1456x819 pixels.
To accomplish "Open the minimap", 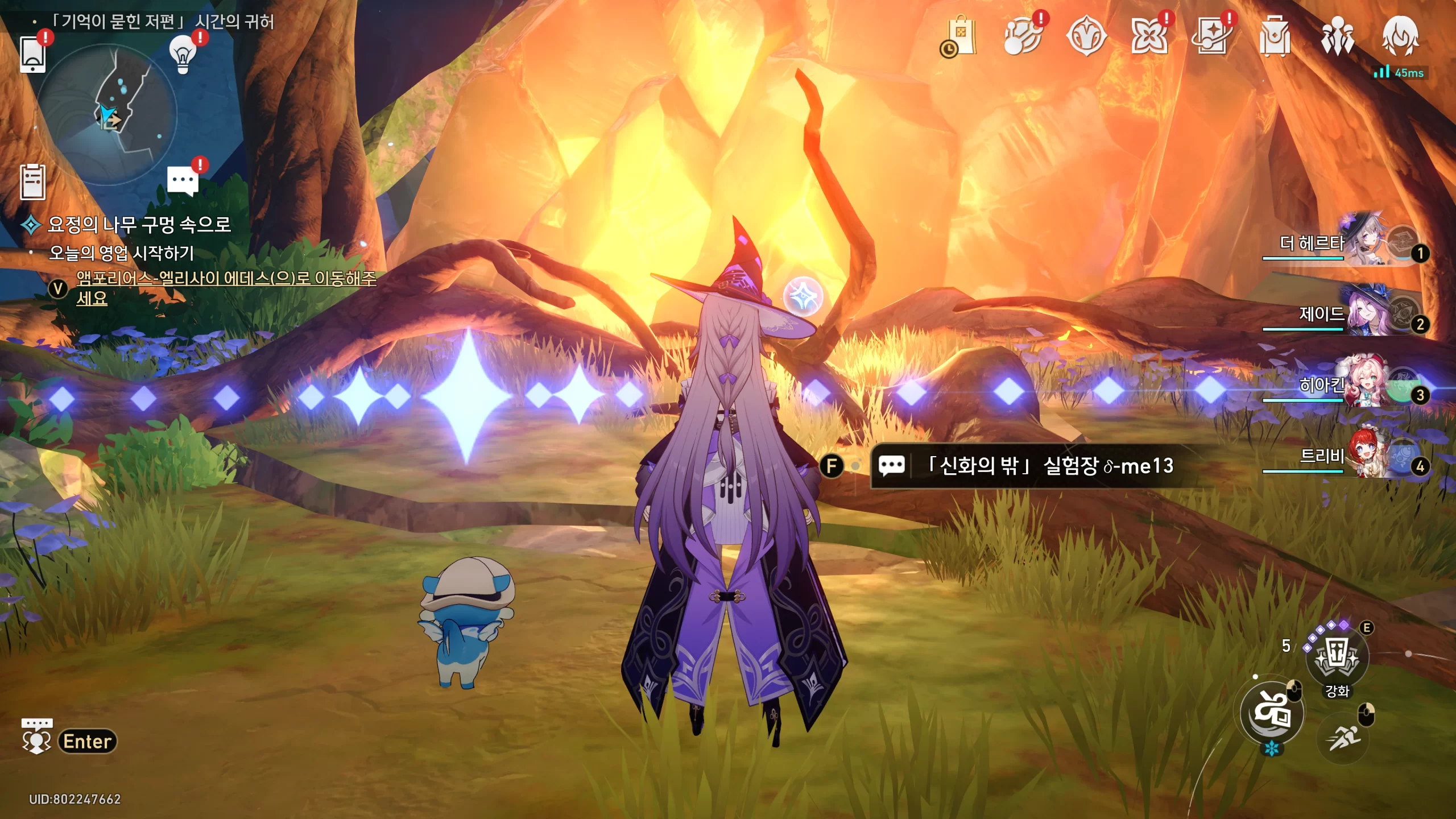I will click(x=106, y=114).
